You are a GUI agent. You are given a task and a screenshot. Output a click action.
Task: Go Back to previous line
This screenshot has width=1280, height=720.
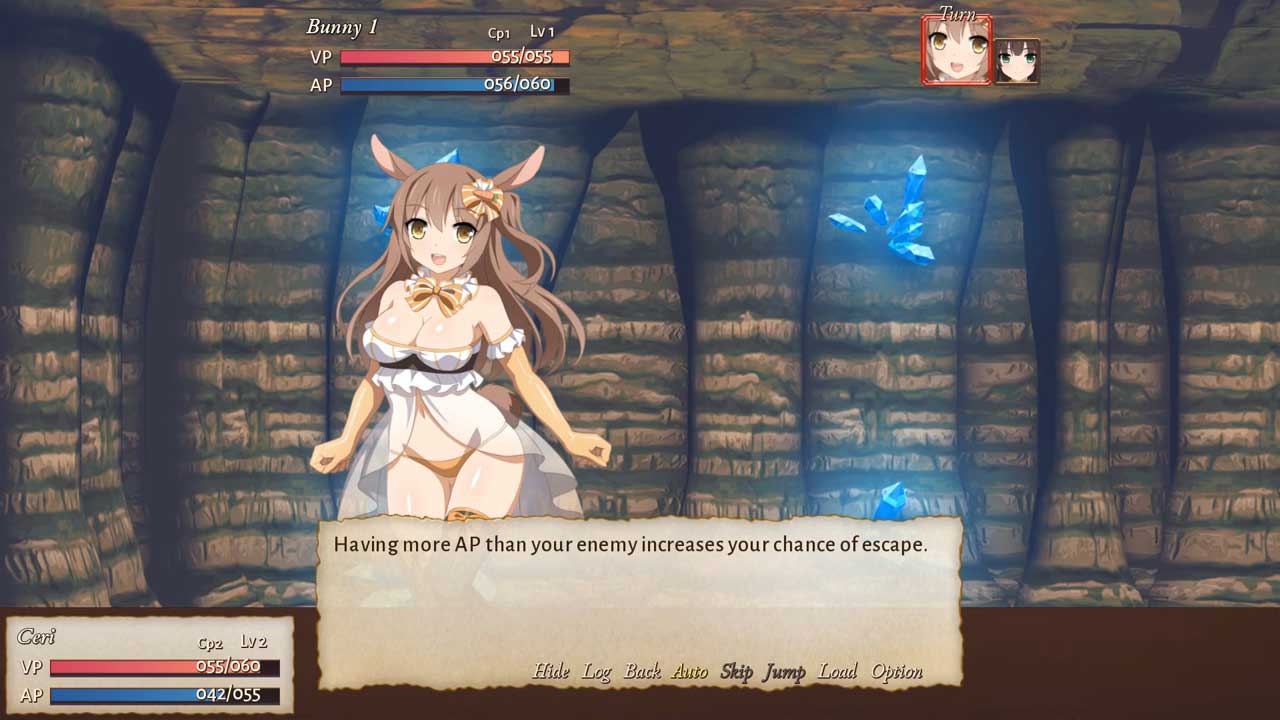click(642, 671)
